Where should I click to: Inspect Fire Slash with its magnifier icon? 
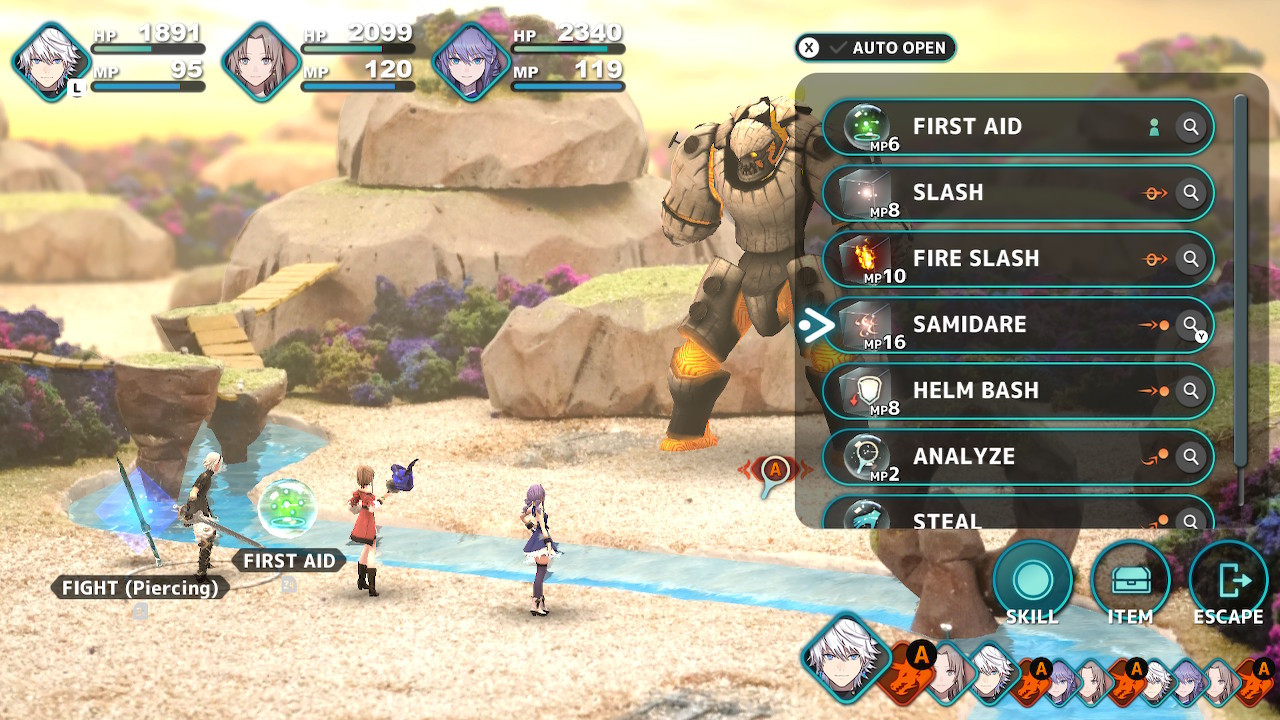(1190, 259)
